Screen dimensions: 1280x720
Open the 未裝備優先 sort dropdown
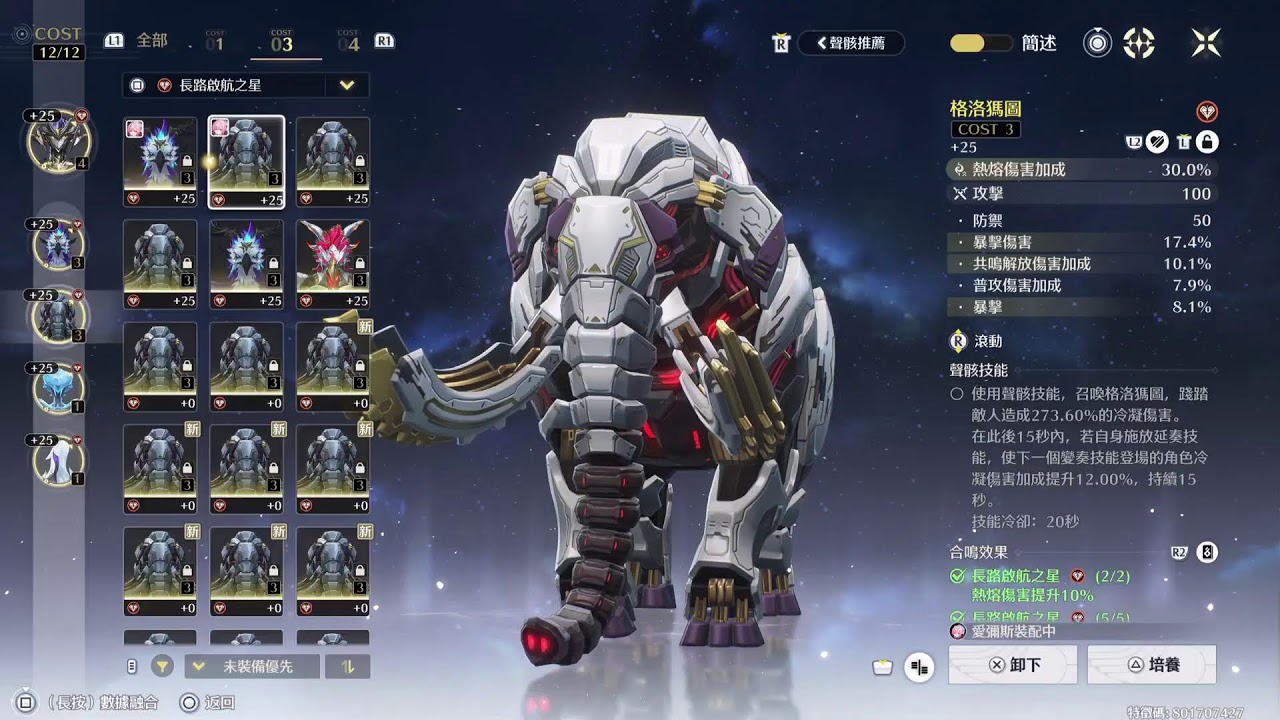point(252,666)
